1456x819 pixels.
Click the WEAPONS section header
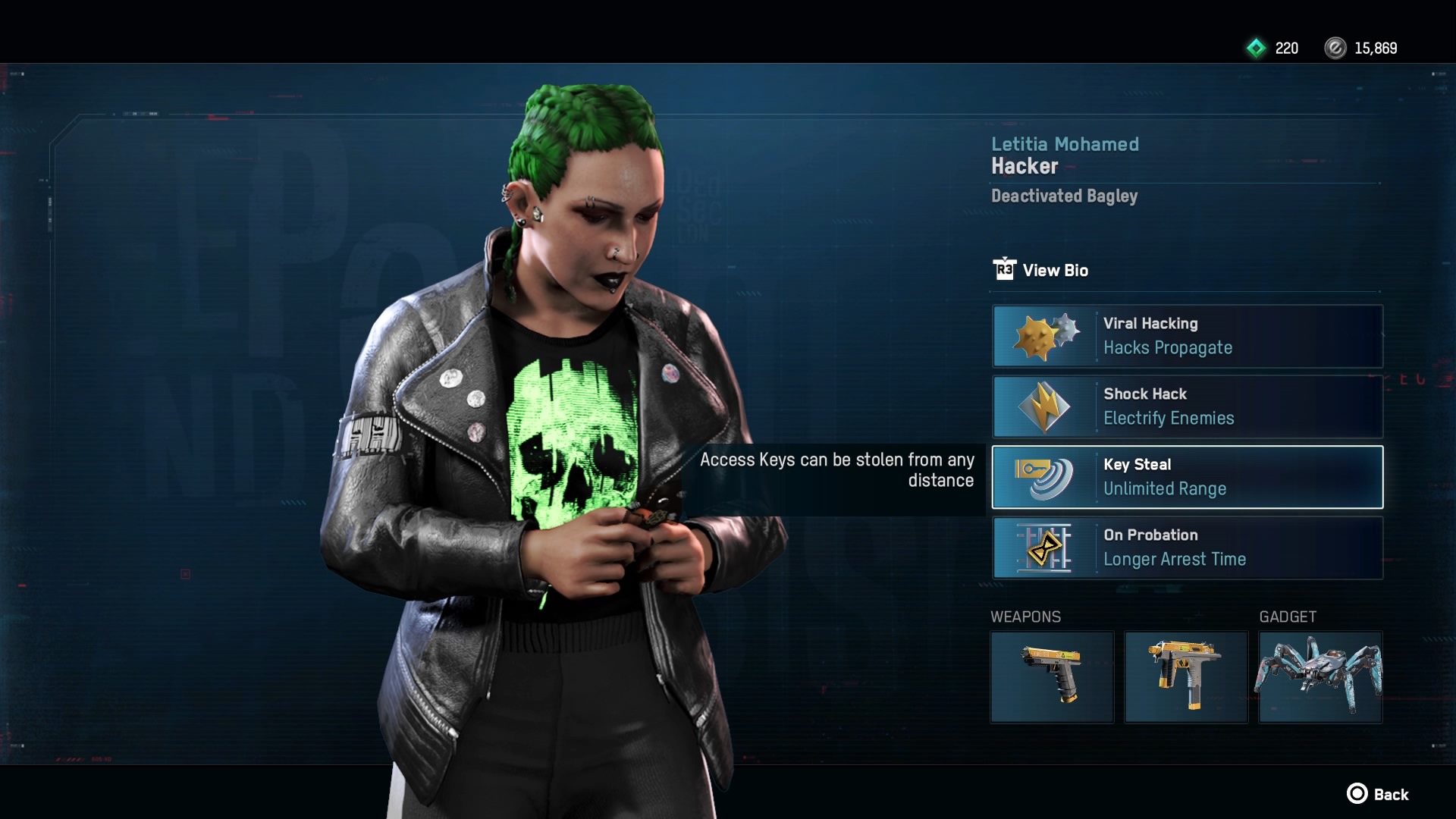point(1026,617)
